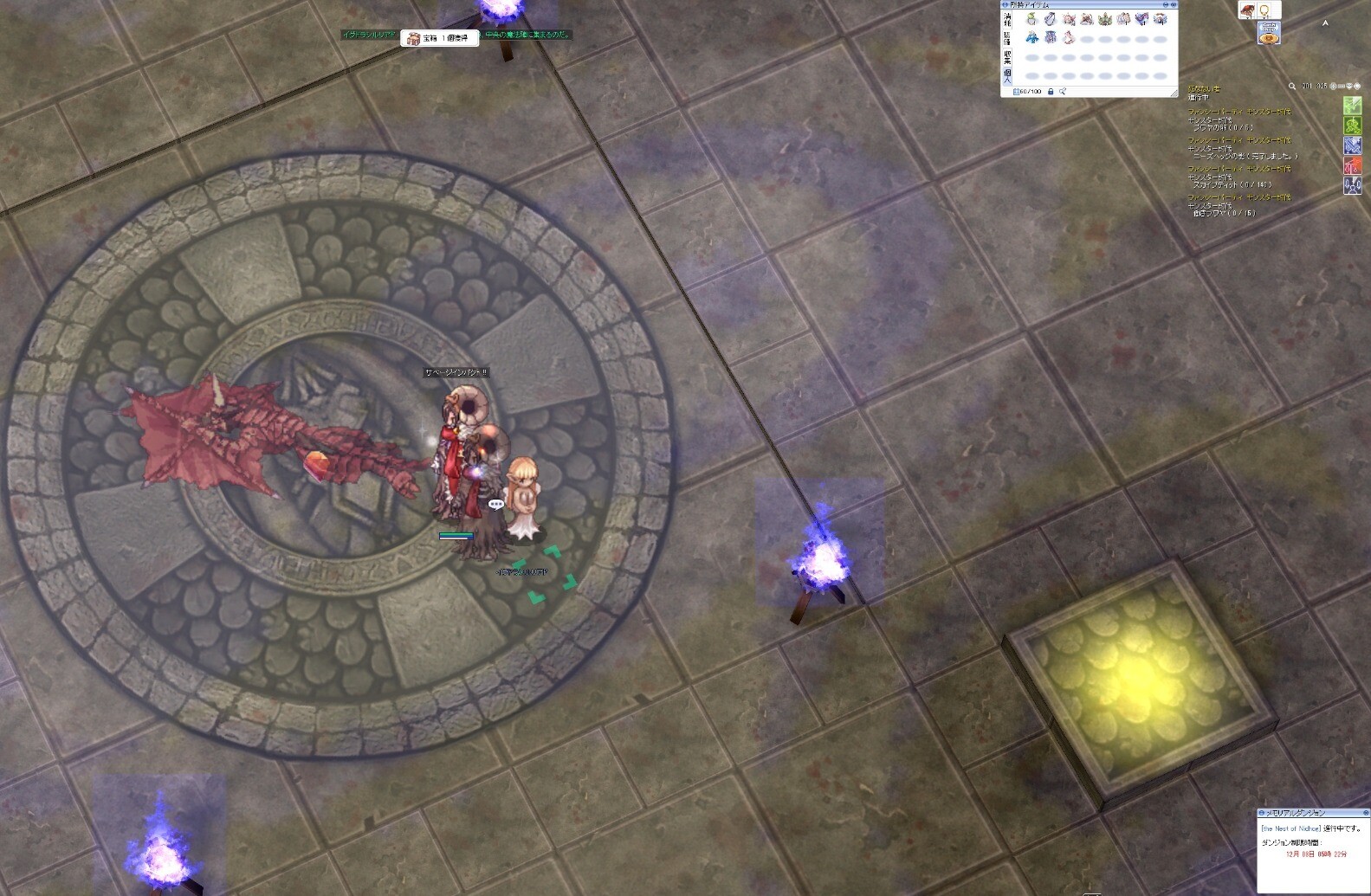Close the 所持アイテム inventory window
This screenshot has height=896, width=1371.
click(x=1174, y=5)
